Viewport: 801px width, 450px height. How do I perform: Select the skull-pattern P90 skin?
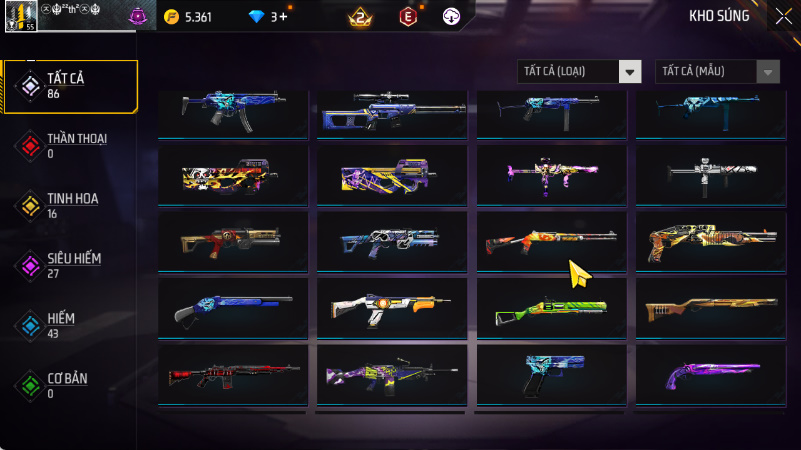232,176
